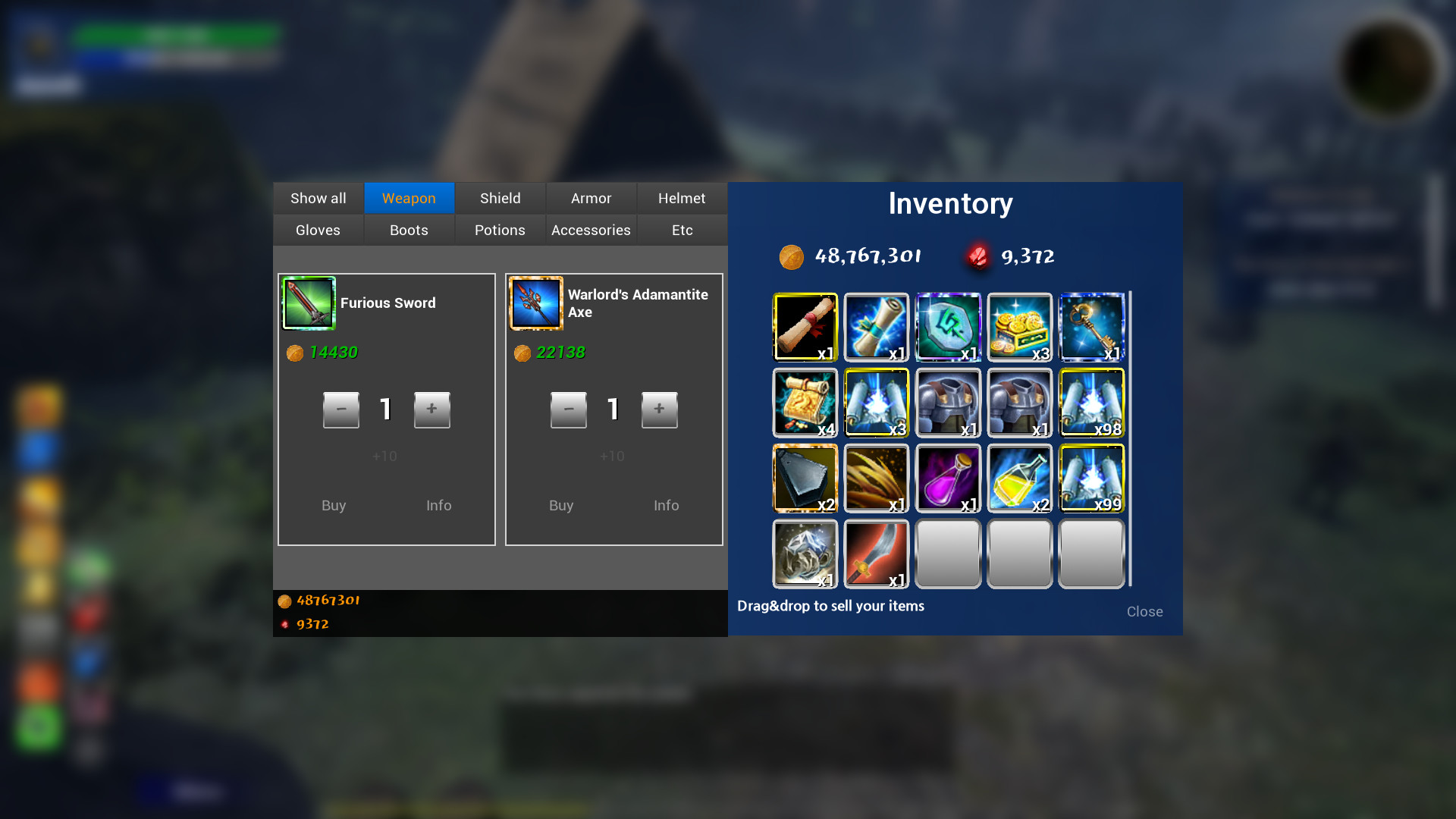
Task: Switch to the Show all tab
Action: click(318, 198)
